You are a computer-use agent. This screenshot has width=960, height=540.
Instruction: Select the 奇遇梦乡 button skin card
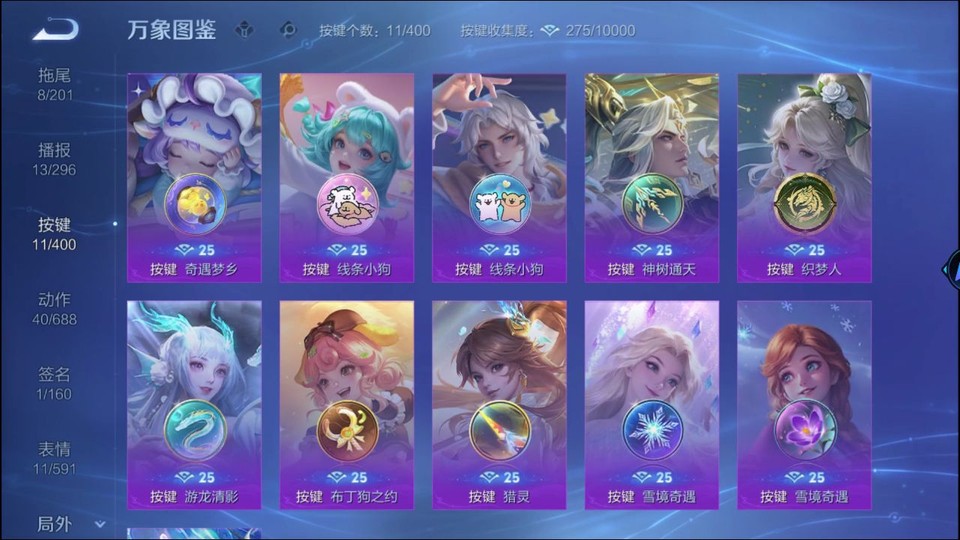[194, 178]
